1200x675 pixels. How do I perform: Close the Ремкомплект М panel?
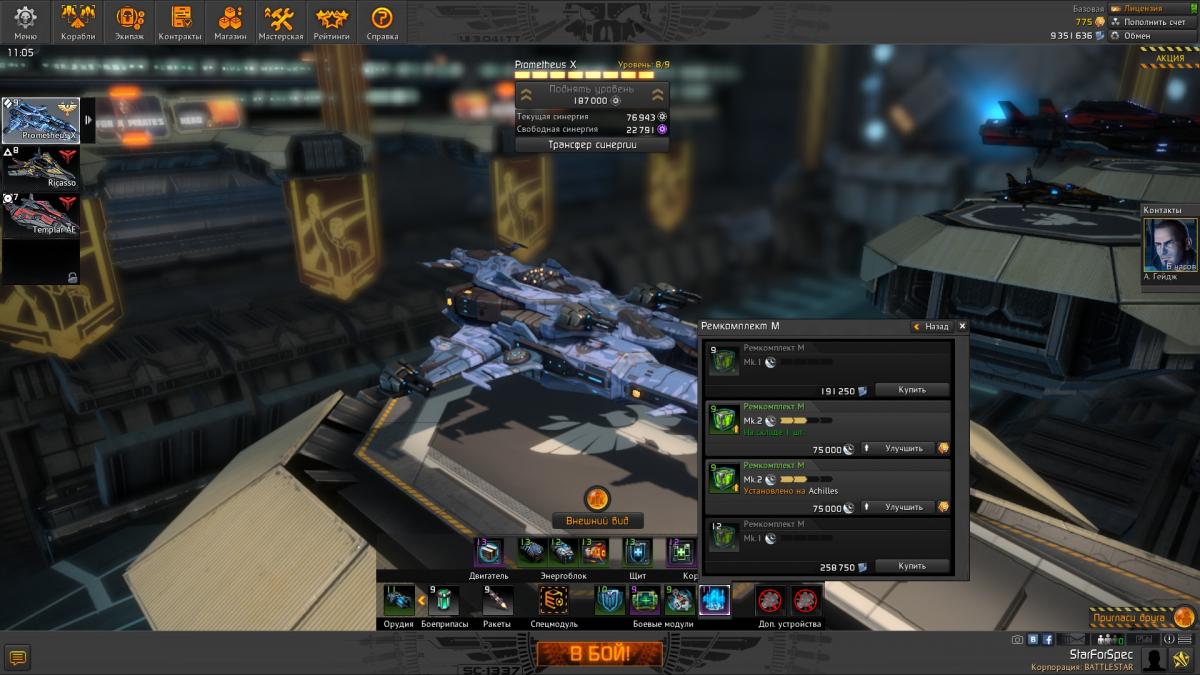pos(962,326)
